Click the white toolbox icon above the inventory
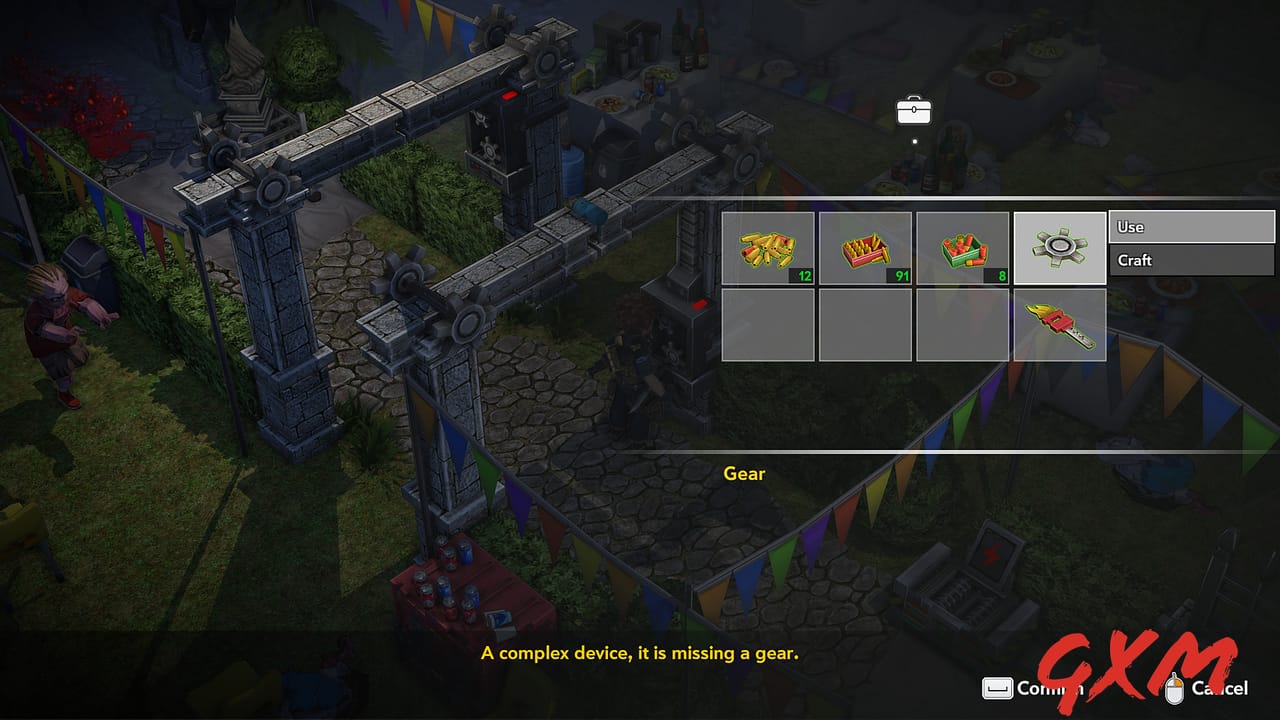Image resolution: width=1280 pixels, height=720 pixels. pos(912,110)
